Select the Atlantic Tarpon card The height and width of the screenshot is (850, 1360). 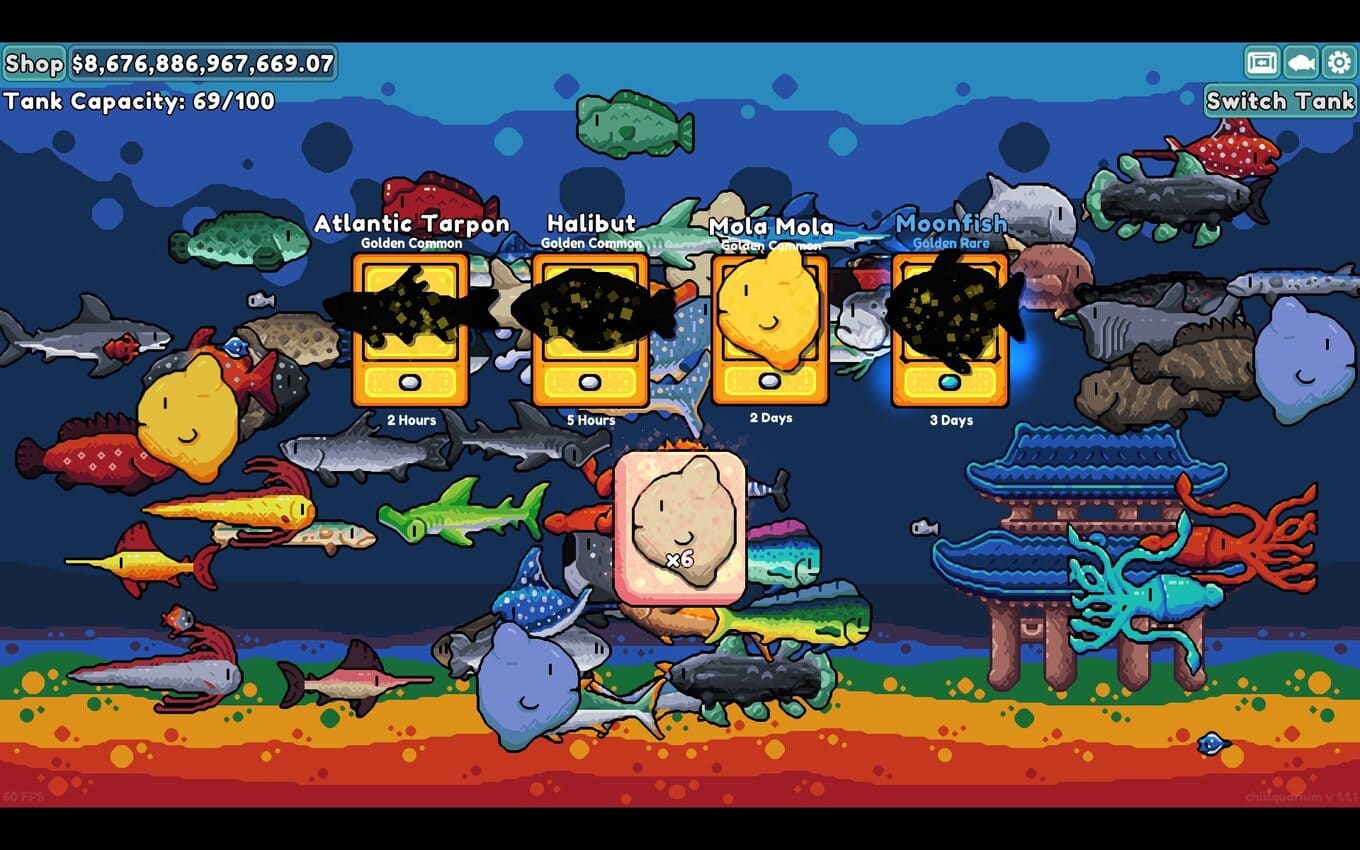[x=410, y=330]
